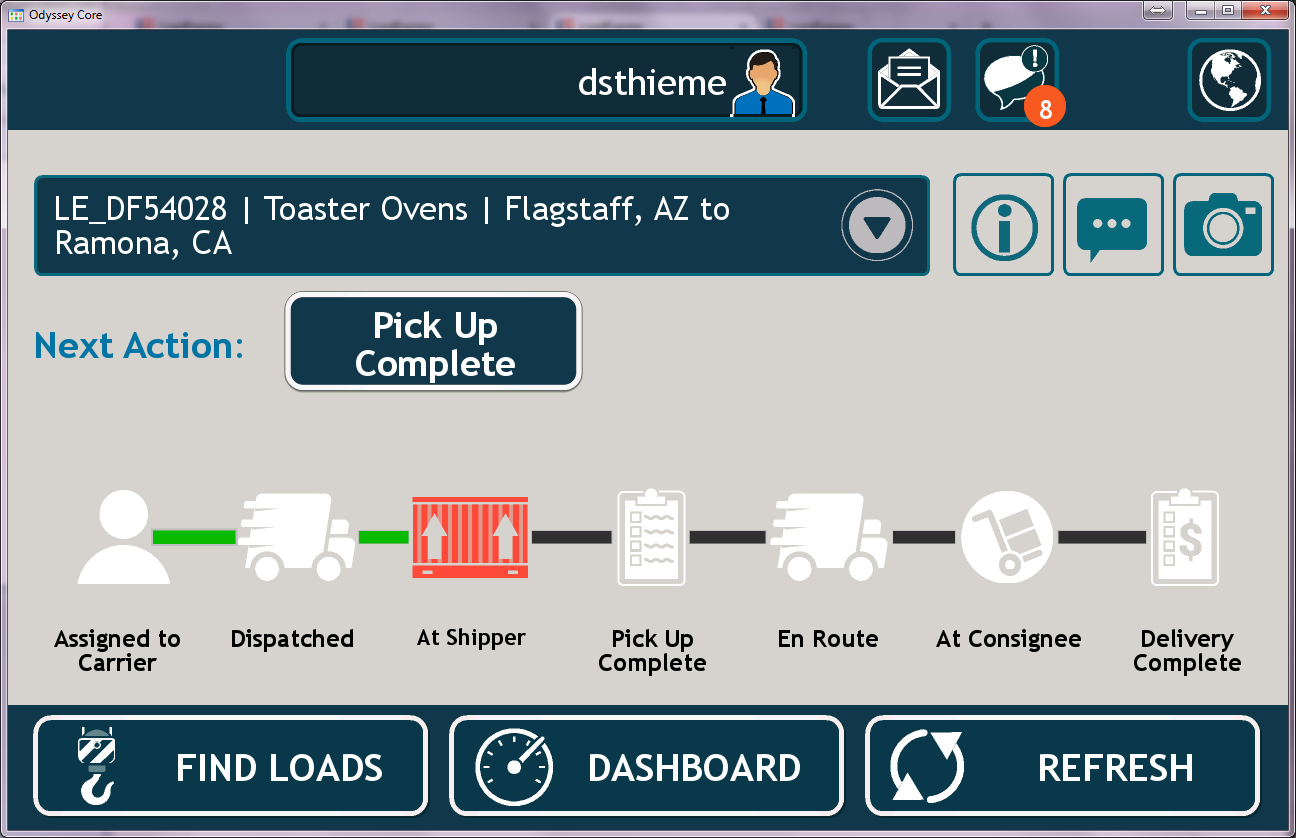Open the mail envelope inbox
The height and width of the screenshot is (838, 1296).
pyautogui.click(x=908, y=80)
